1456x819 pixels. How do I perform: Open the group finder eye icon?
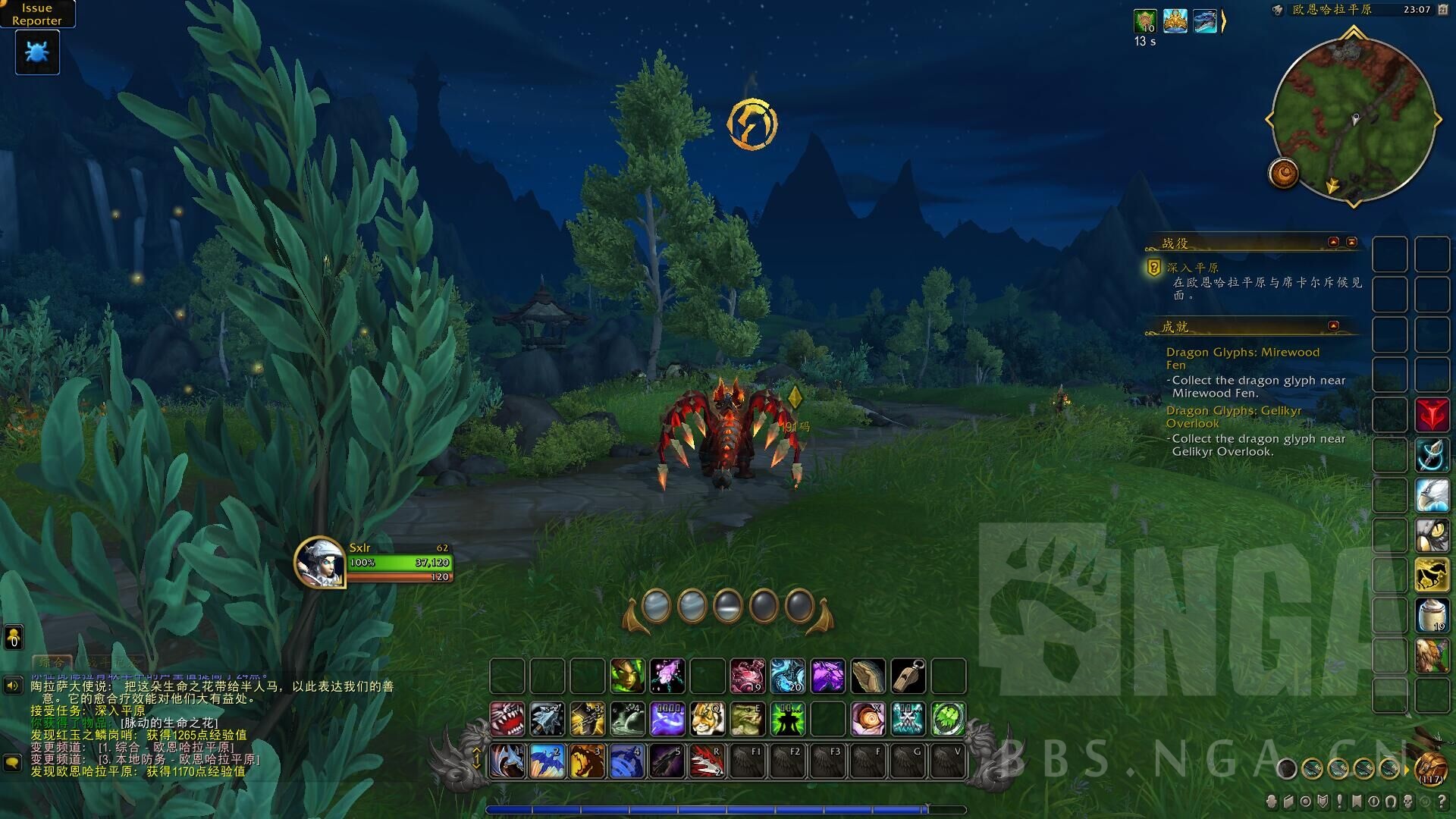(x=1373, y=800)
